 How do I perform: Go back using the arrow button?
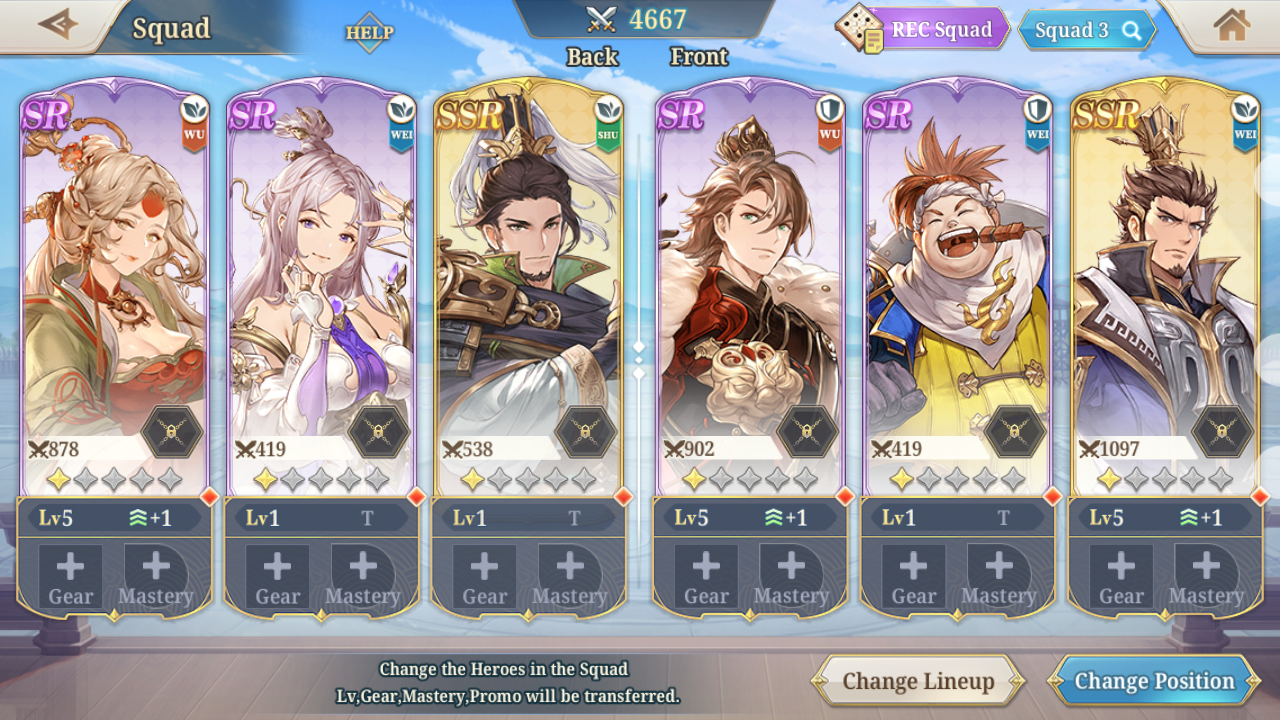pos(57,24)
